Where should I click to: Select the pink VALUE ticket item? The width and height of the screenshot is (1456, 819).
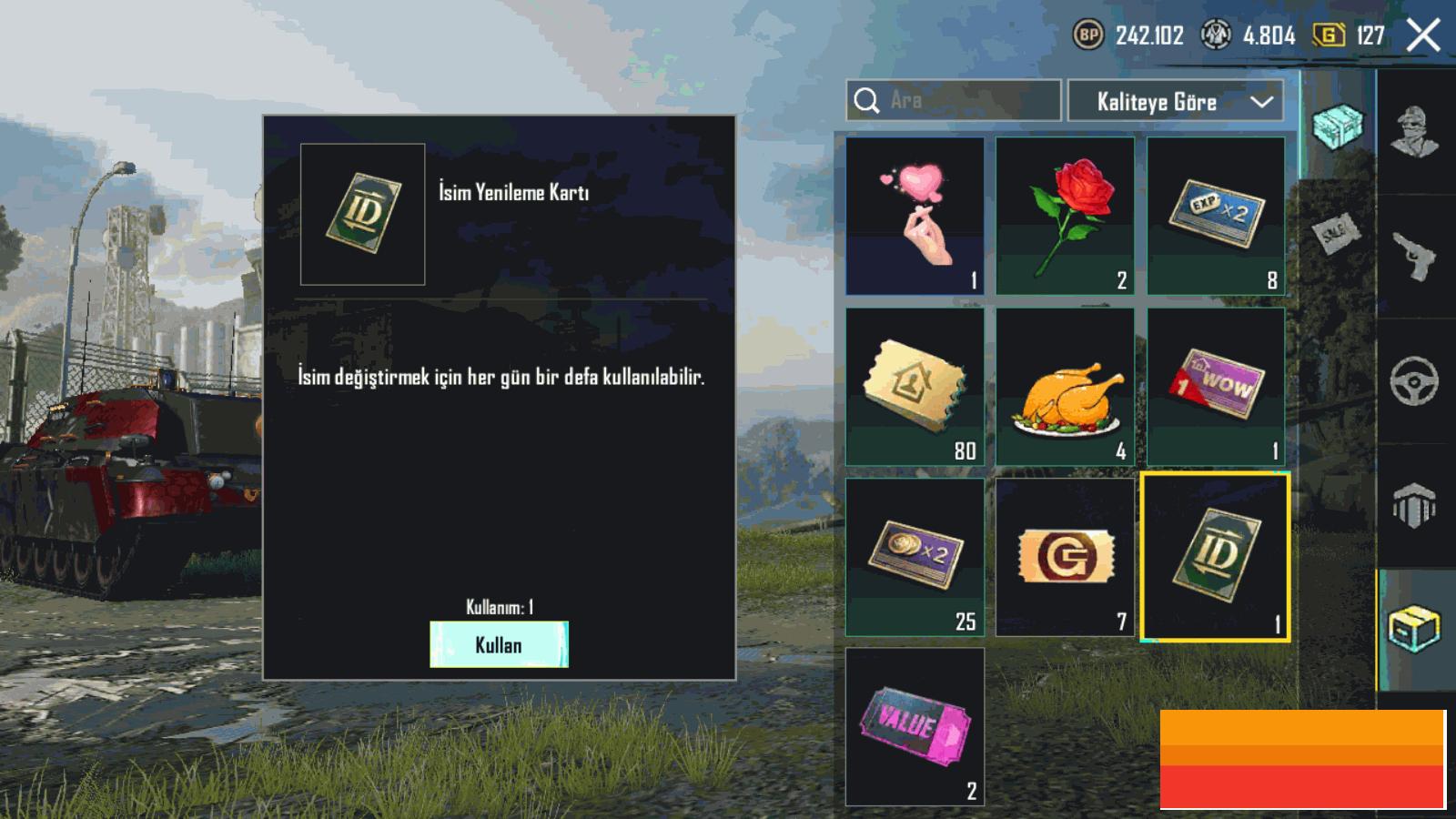(x=915, y=727)
